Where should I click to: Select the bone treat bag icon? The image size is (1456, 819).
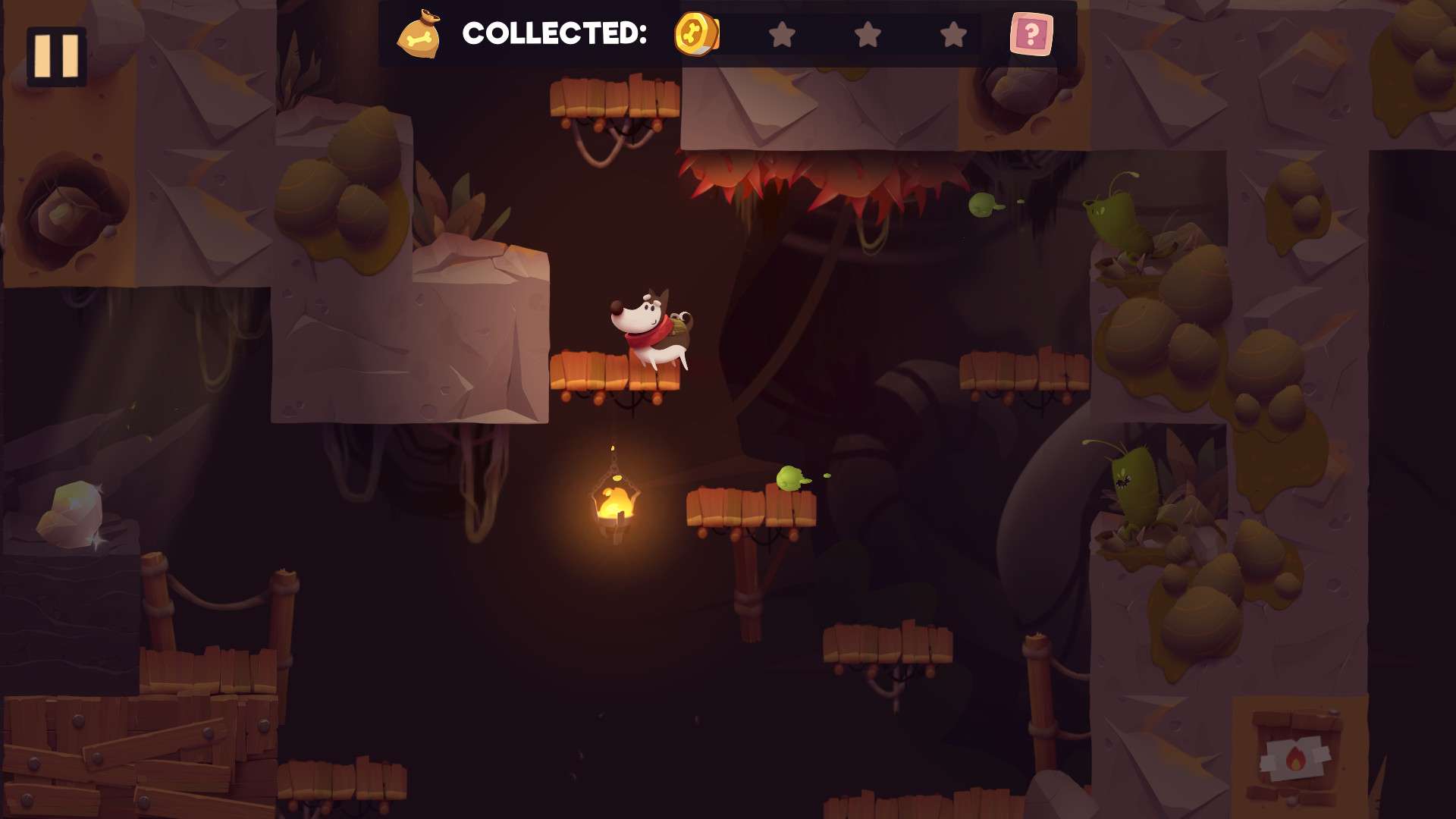click(x=419, y=35)
